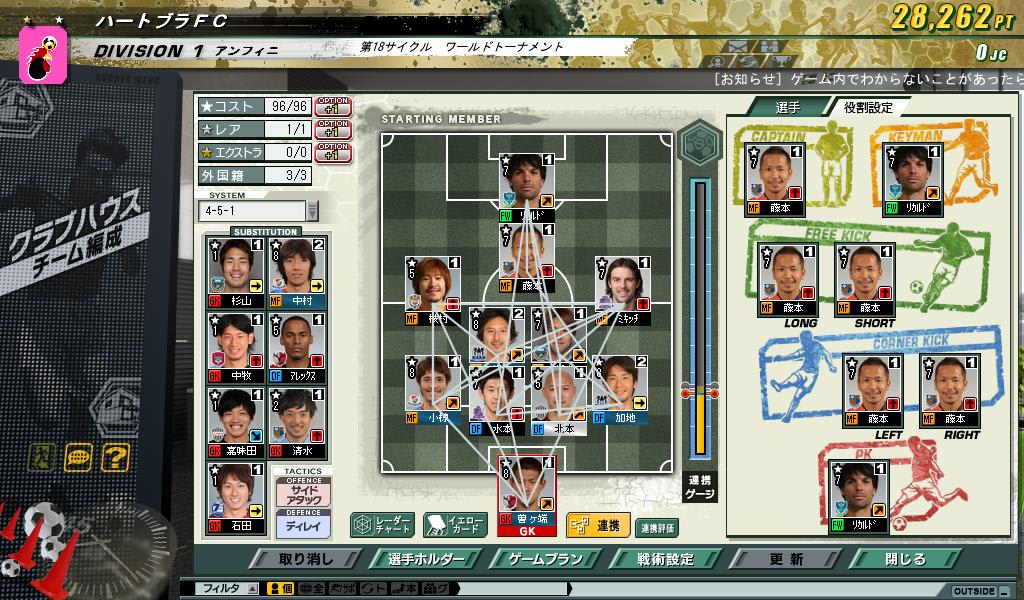
Task: Choose the KEYMAN リカルド card
Action: click(913, 180)
